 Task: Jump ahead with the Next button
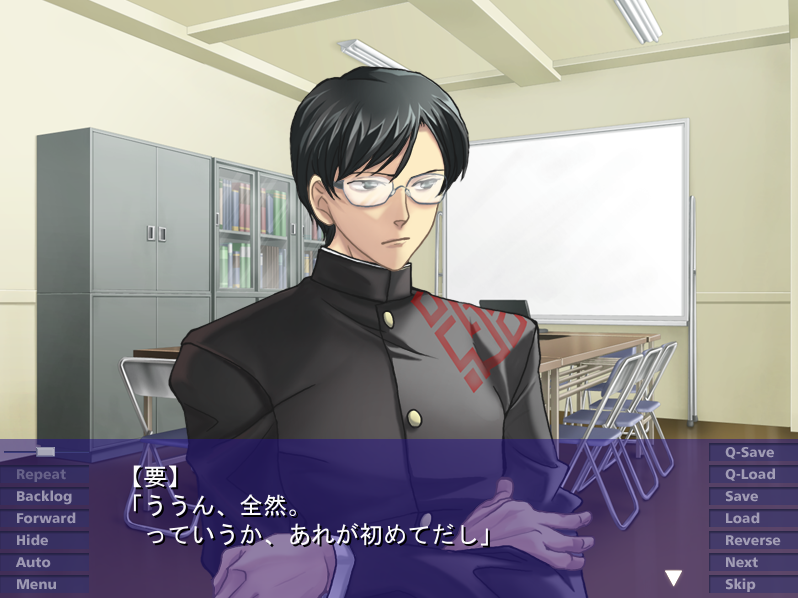742,563
